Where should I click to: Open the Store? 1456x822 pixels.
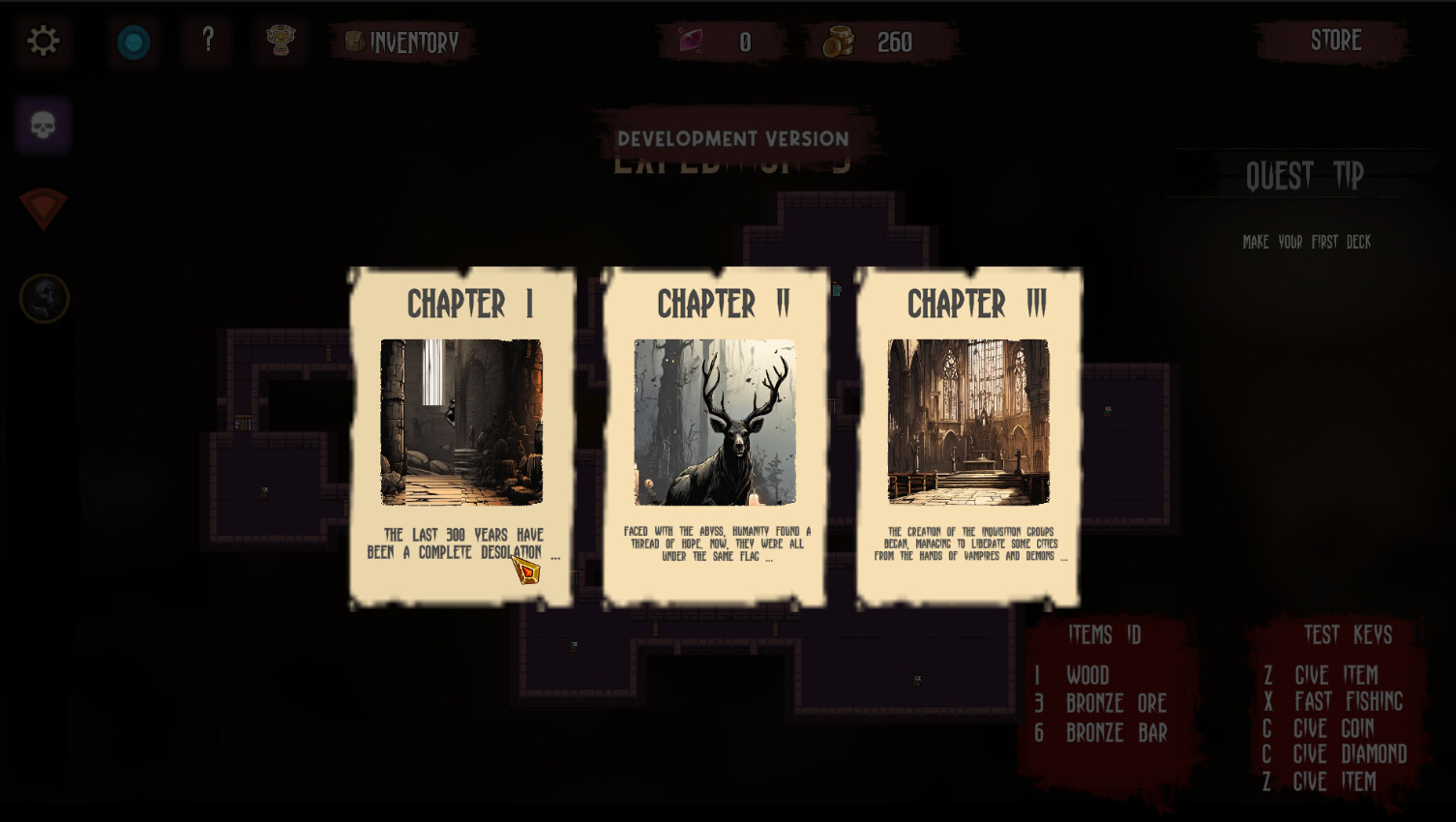(1336, 41)
